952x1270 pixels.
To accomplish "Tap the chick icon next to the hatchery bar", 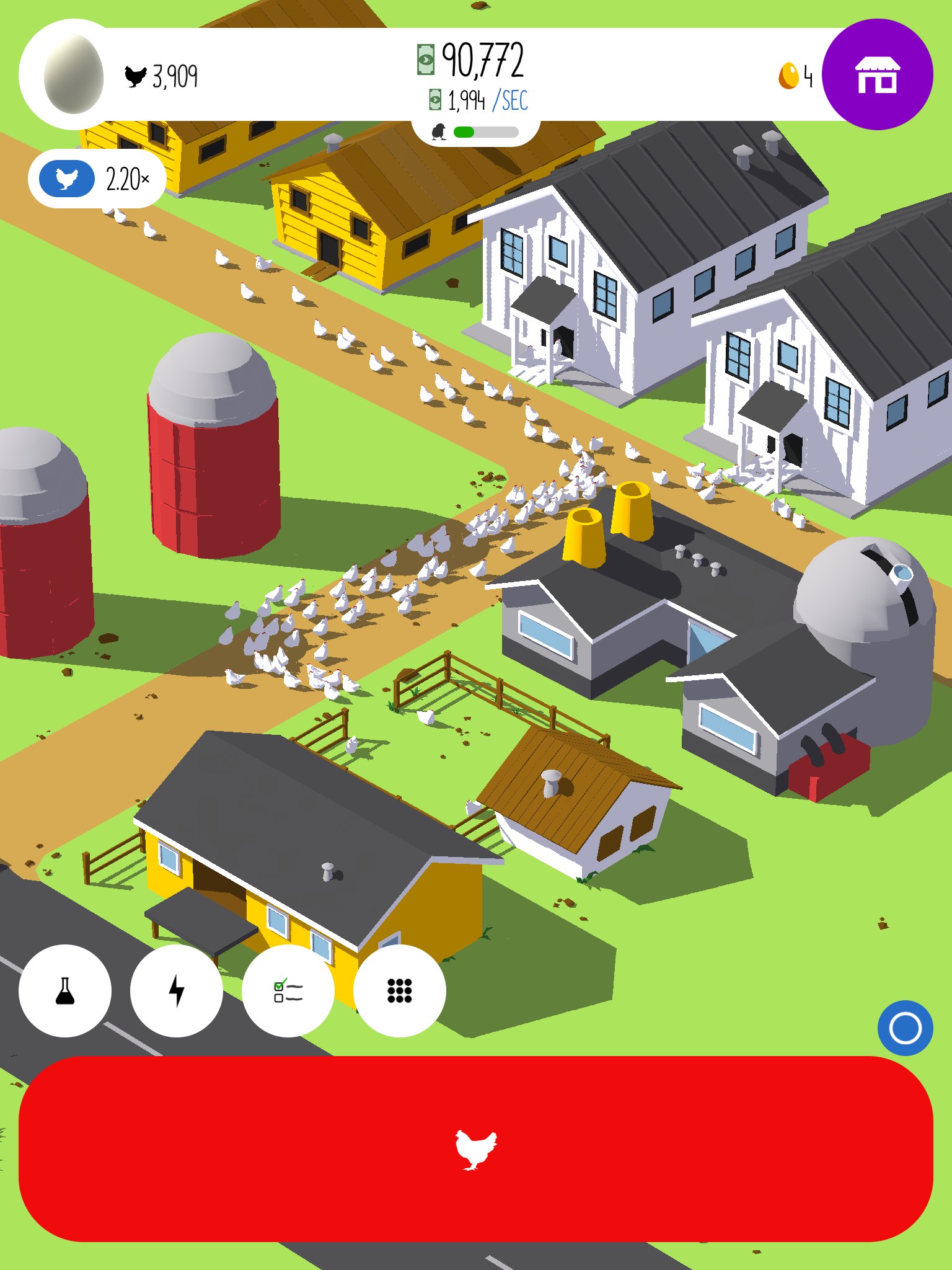I will coord(440,131).
